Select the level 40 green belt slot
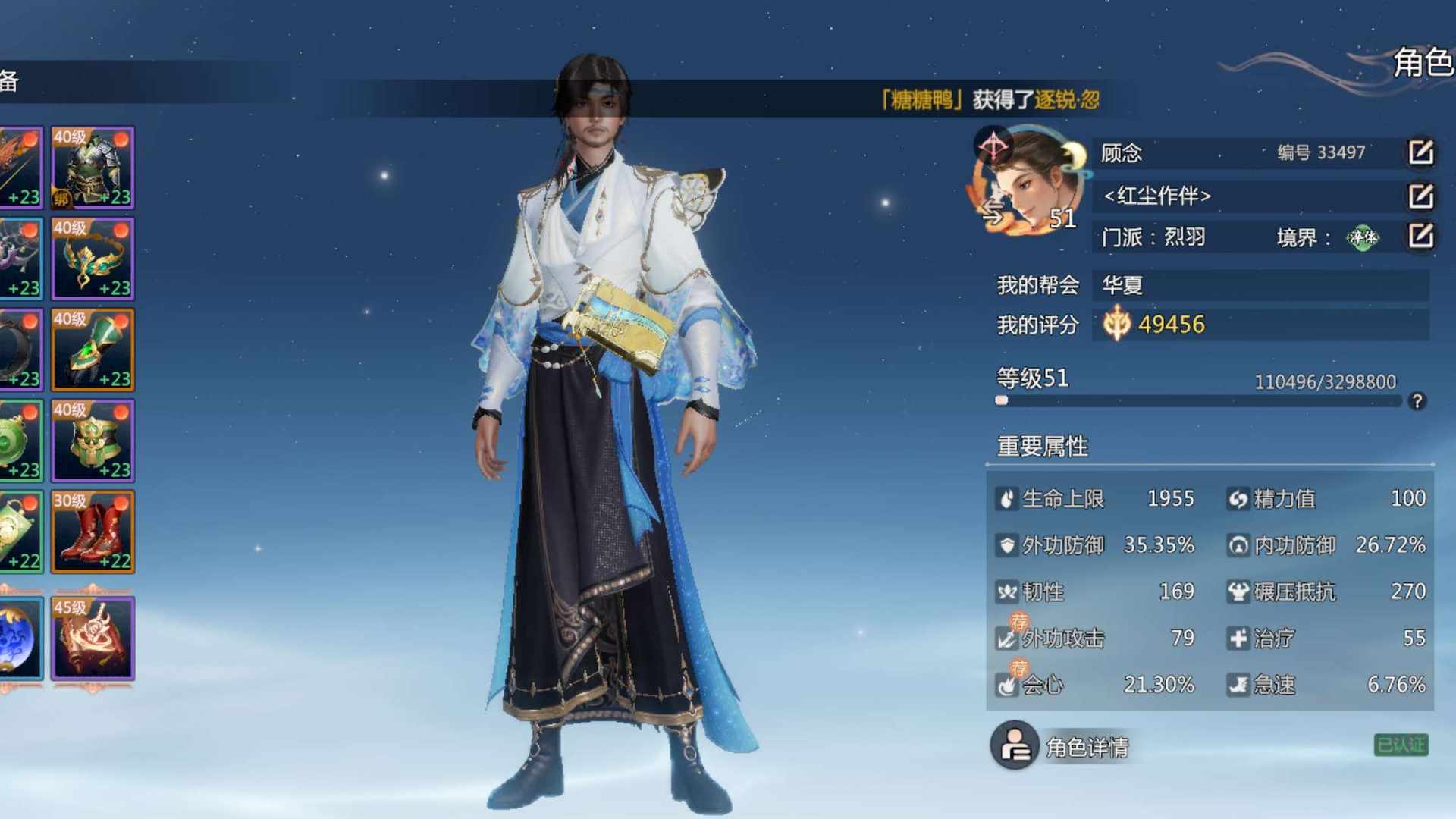Screen dimensions: 1456x819 (x=93, y=441)
